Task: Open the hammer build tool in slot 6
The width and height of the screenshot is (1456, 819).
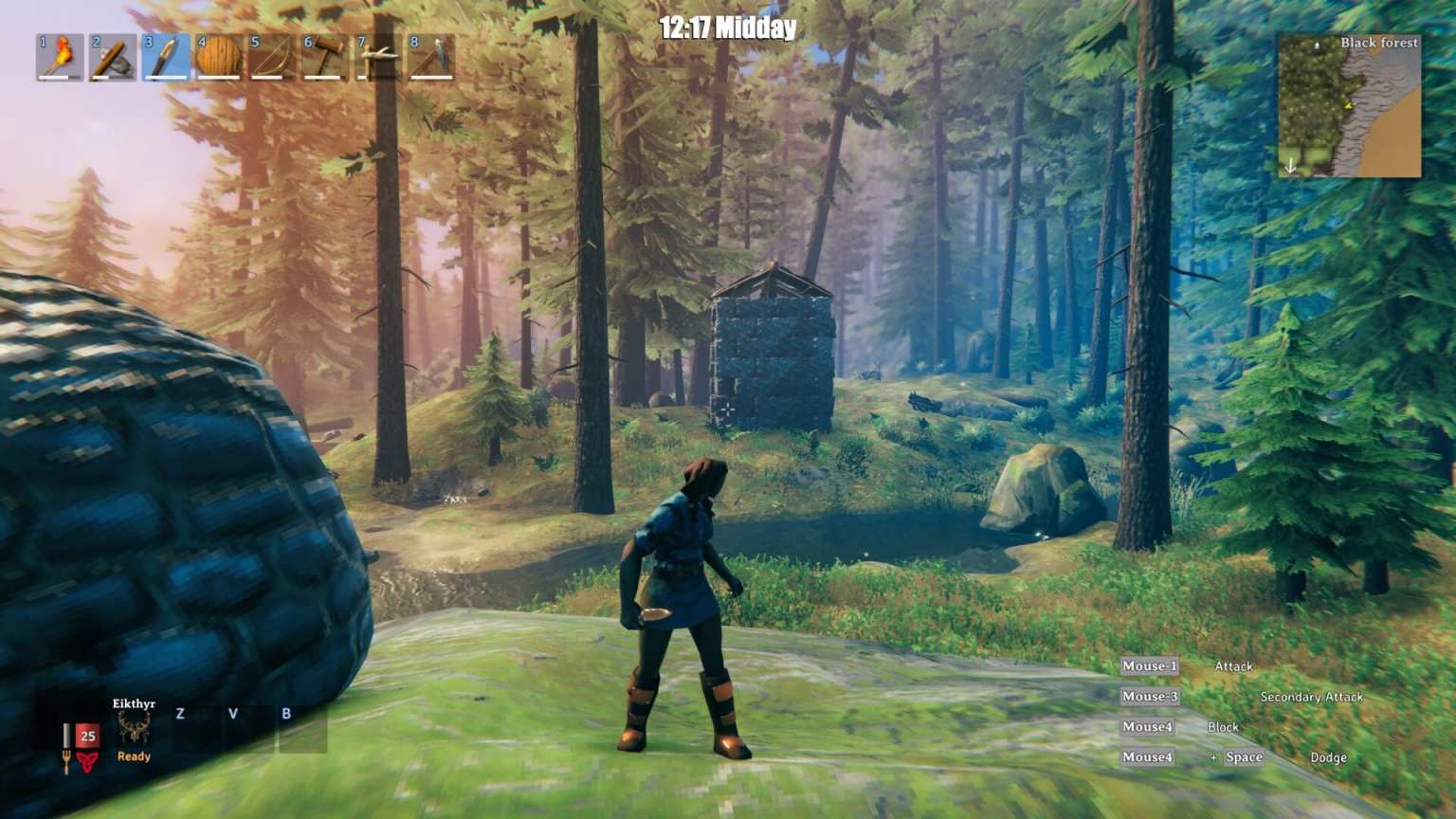Action: [x=327, y=59]
